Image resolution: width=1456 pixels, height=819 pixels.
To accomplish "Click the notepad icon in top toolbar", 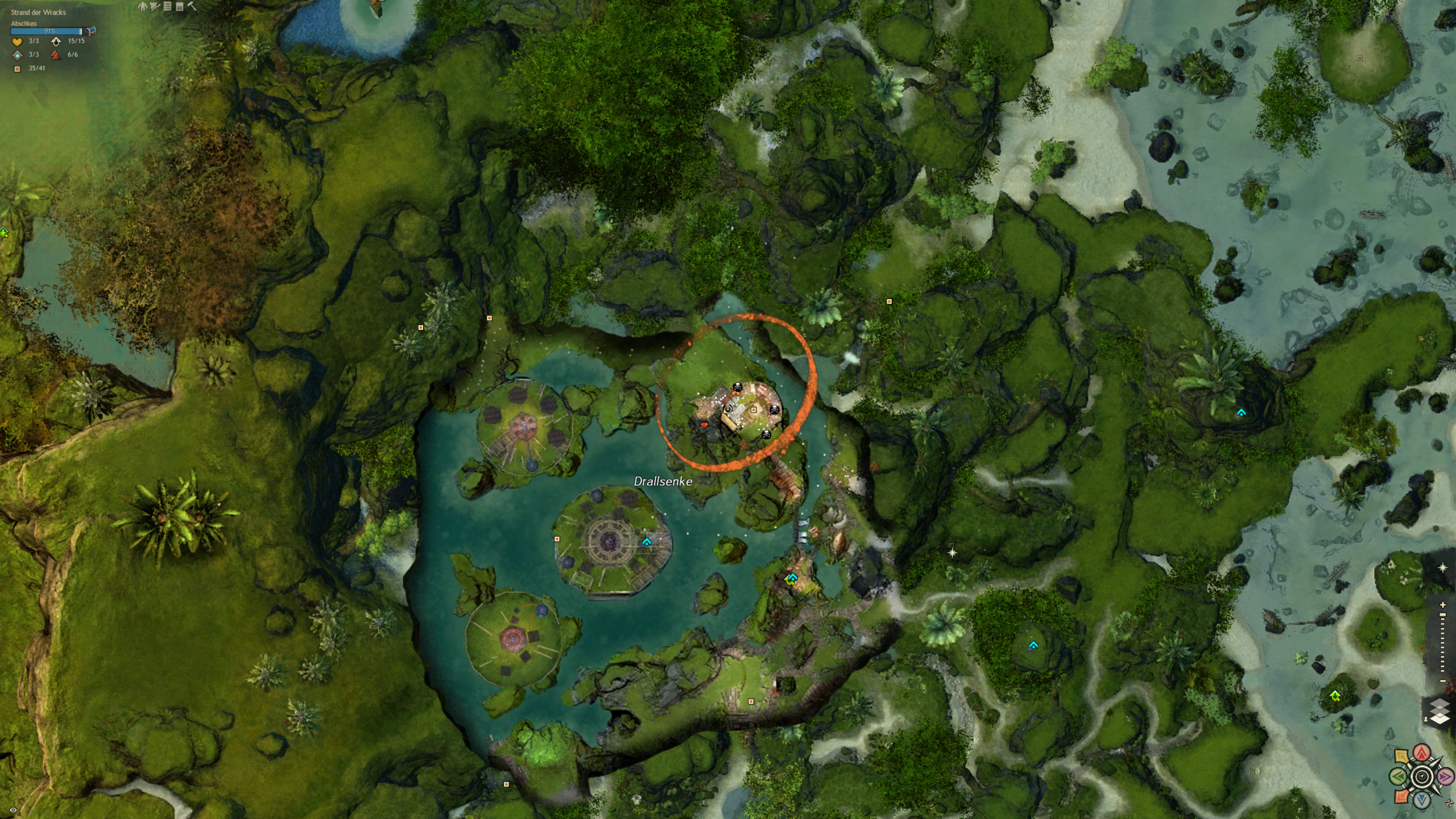I will coord(179,6).
